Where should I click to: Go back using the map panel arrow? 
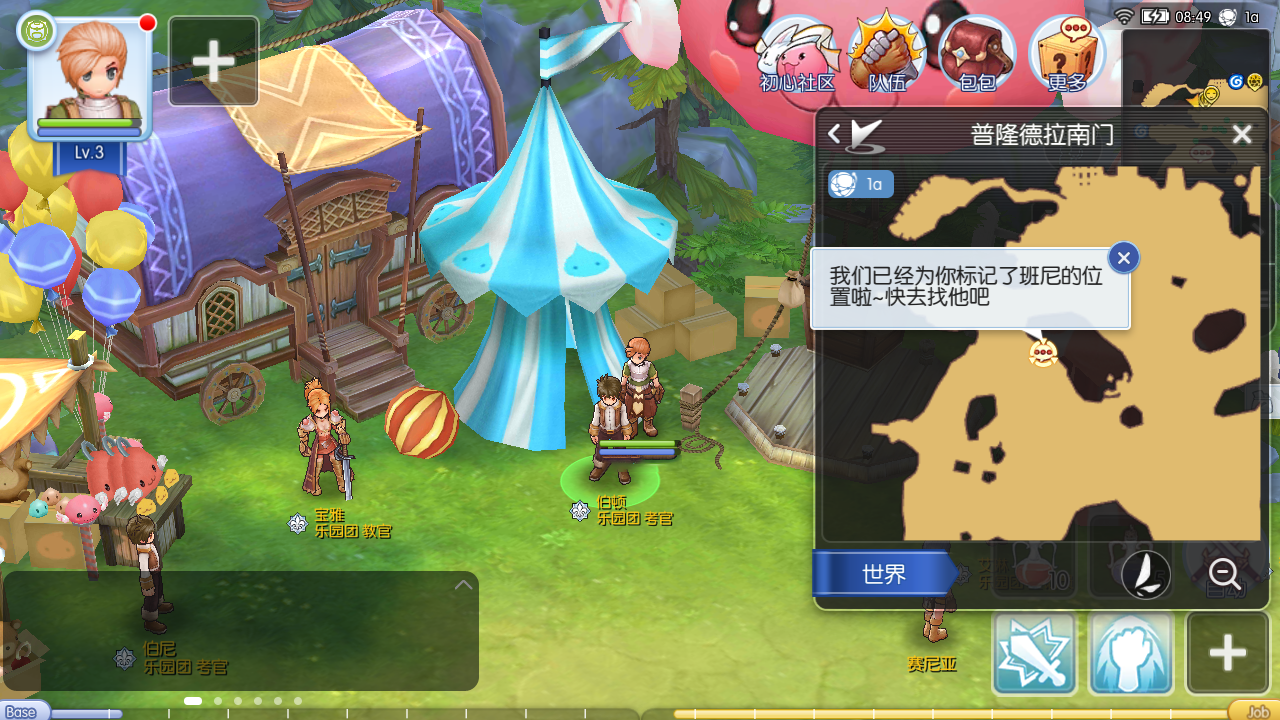[834, 134]
